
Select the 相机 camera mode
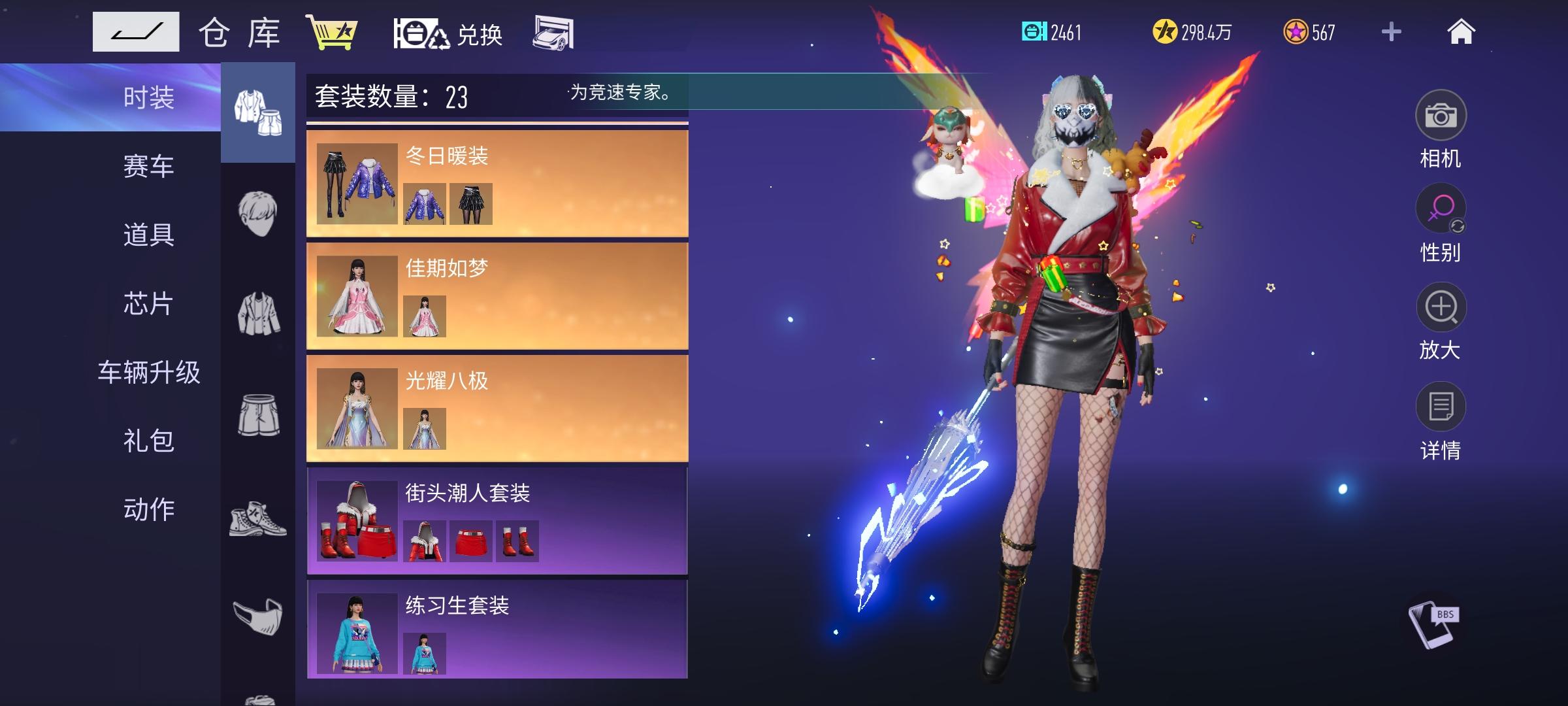(x=1442, y=114)
